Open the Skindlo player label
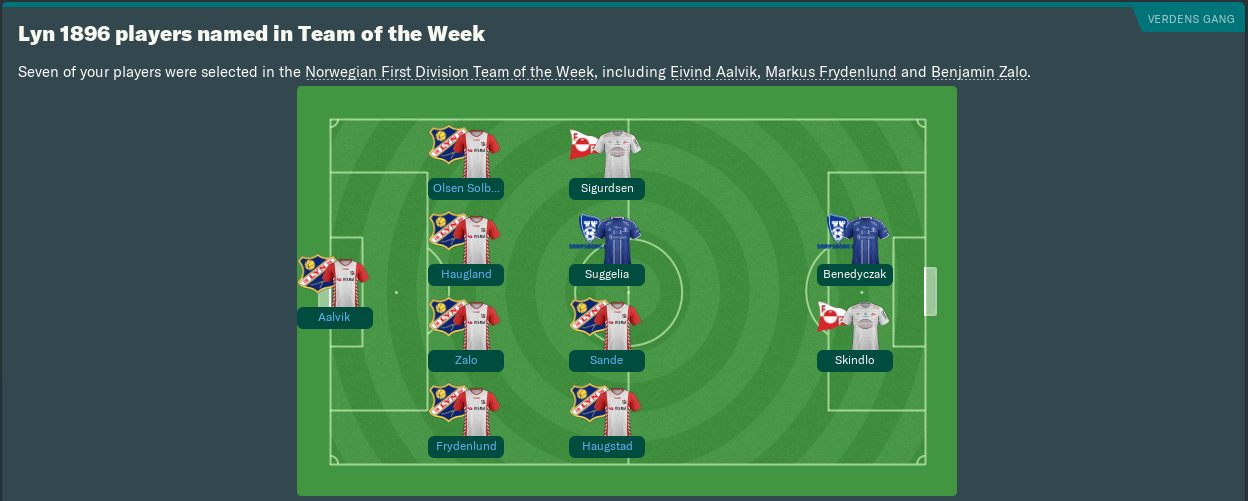Screen dimensions: 1248x501 point(855,360)
